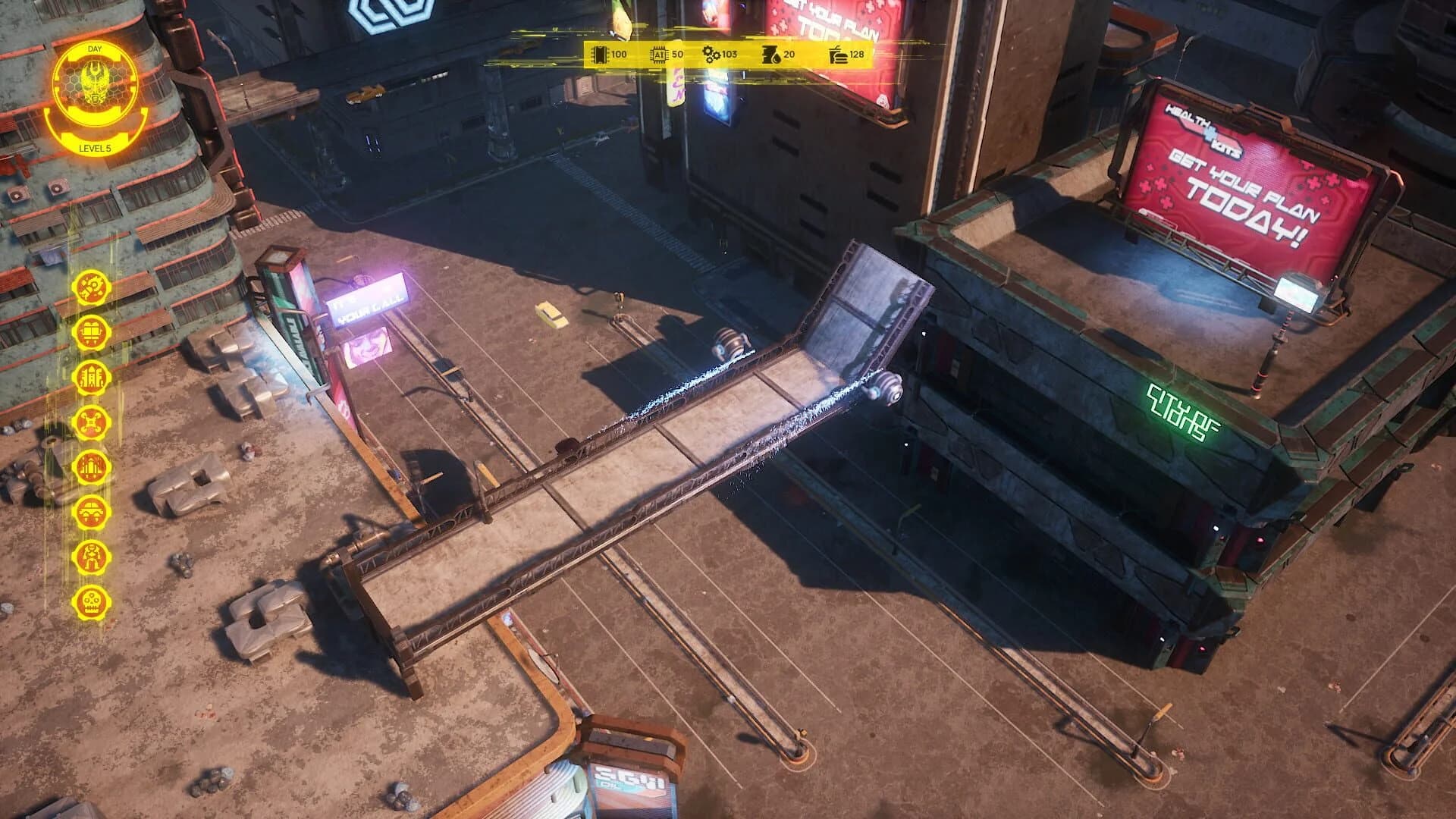Viewport: 1456px width, 819px height.
Task: Open the gears resource display showing 103
Action: click(719, 54)
